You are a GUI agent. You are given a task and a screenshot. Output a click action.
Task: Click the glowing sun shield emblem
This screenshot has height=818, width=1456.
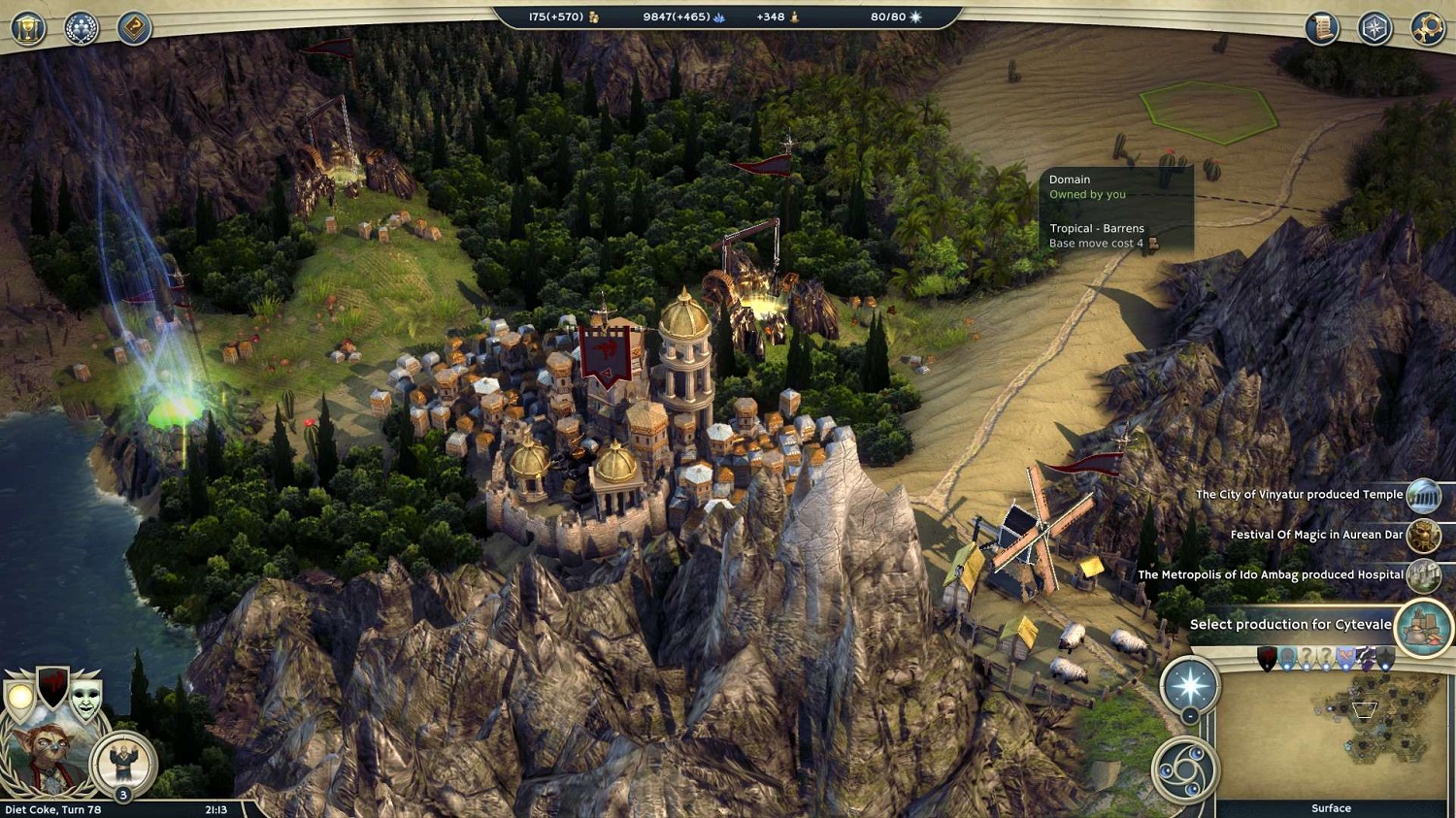click(19, 697)
